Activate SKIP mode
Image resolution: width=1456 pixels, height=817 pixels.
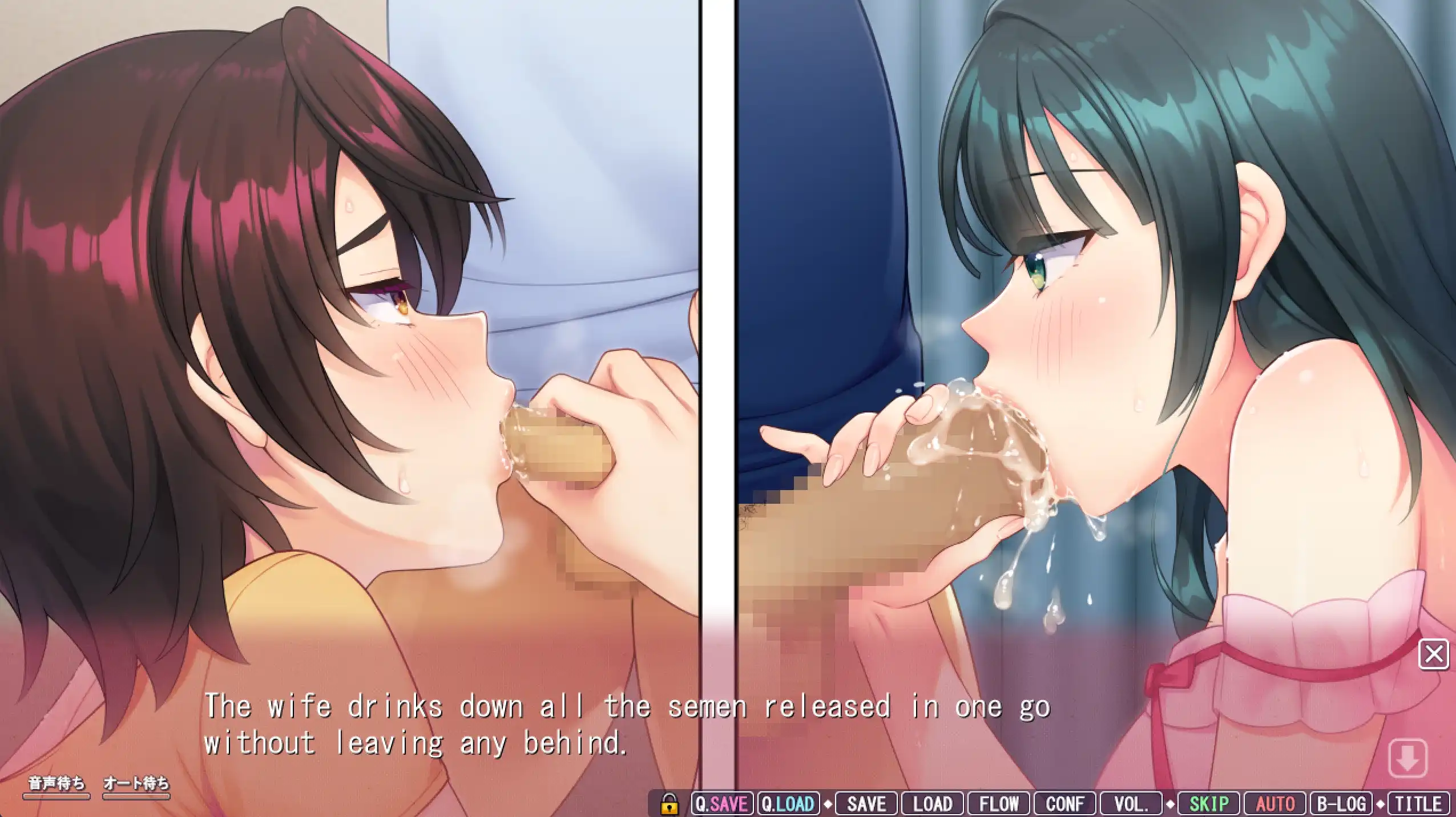coord(1208,804)
